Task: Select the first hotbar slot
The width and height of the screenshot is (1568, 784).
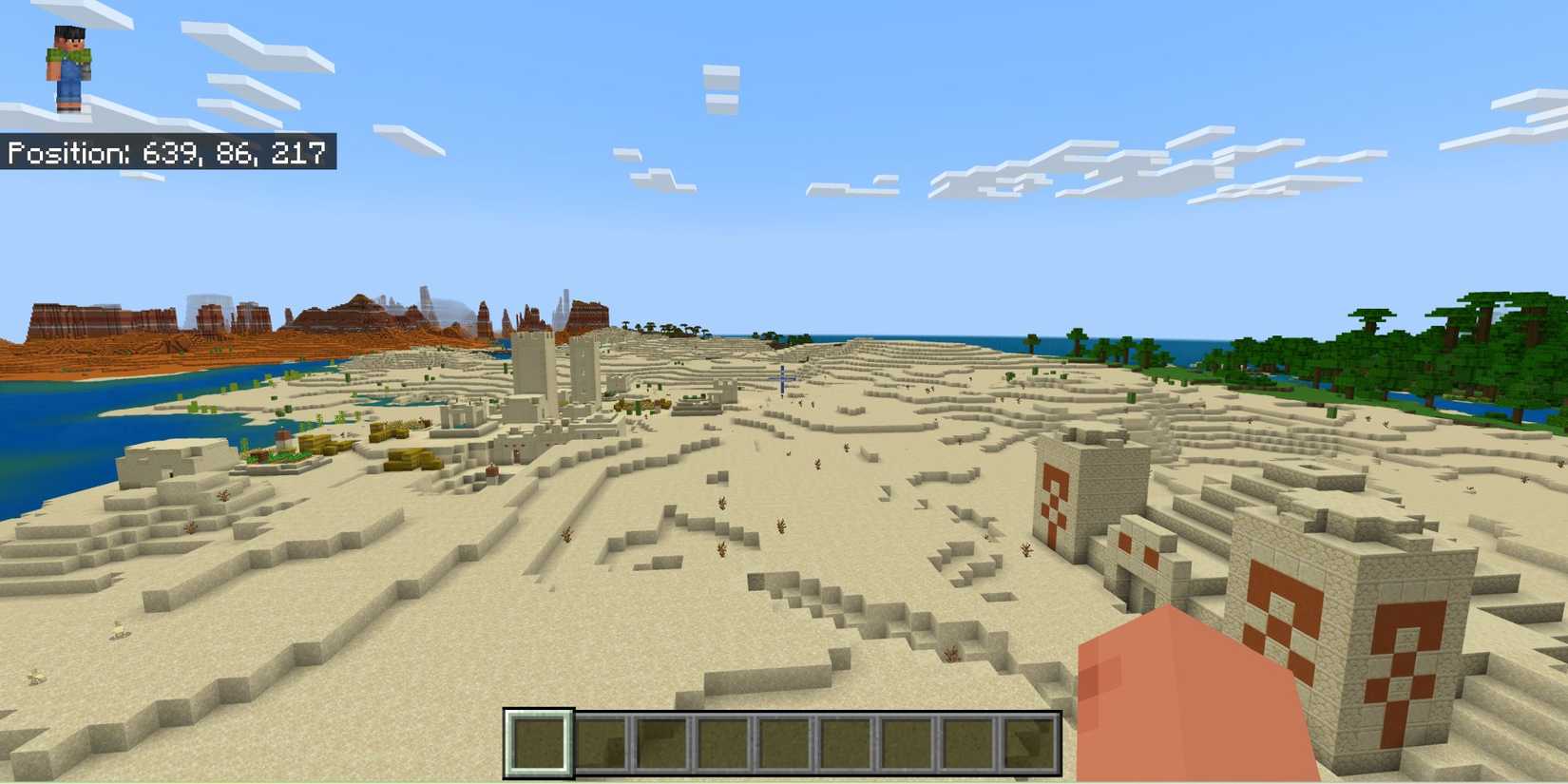Action: tap(537, 741)
